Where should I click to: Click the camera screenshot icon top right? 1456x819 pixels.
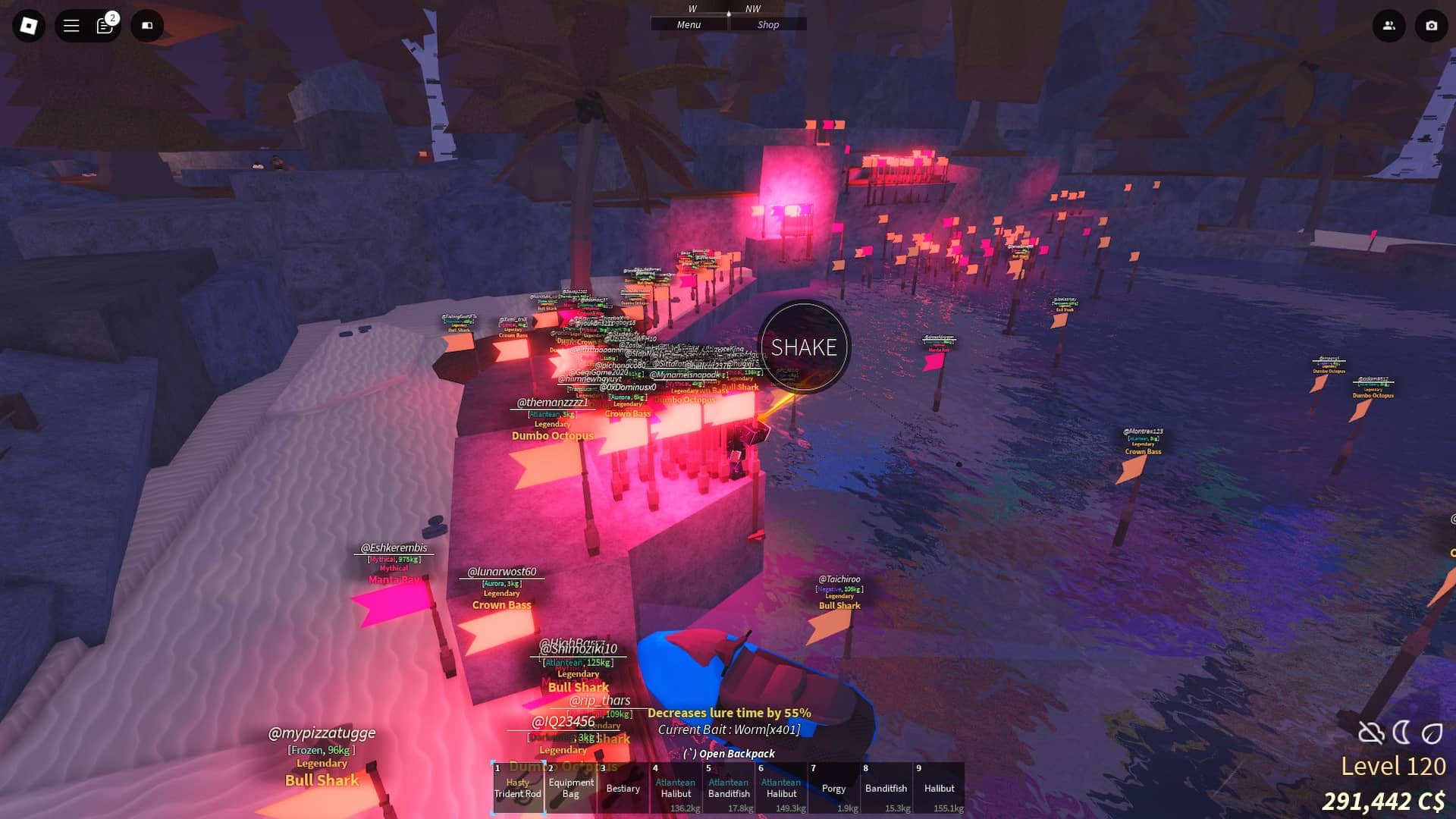tap(1430, 25)
